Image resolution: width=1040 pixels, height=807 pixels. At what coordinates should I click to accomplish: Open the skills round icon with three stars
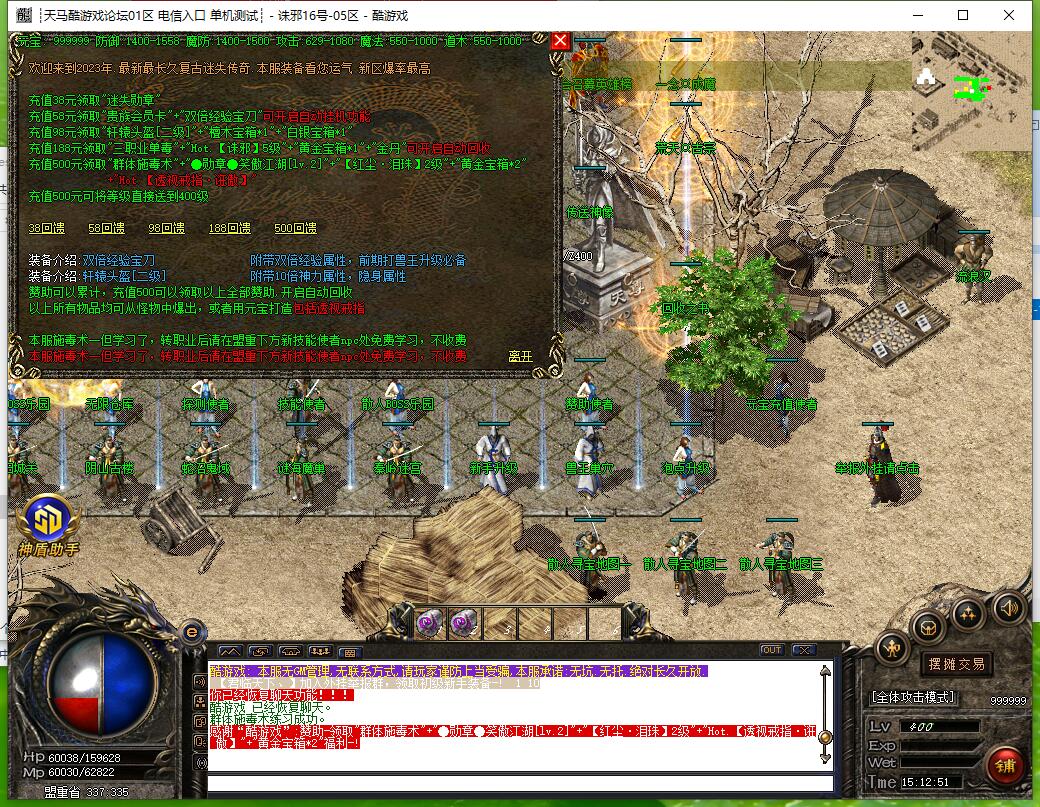pyautogui.click(x=967, y=613)
